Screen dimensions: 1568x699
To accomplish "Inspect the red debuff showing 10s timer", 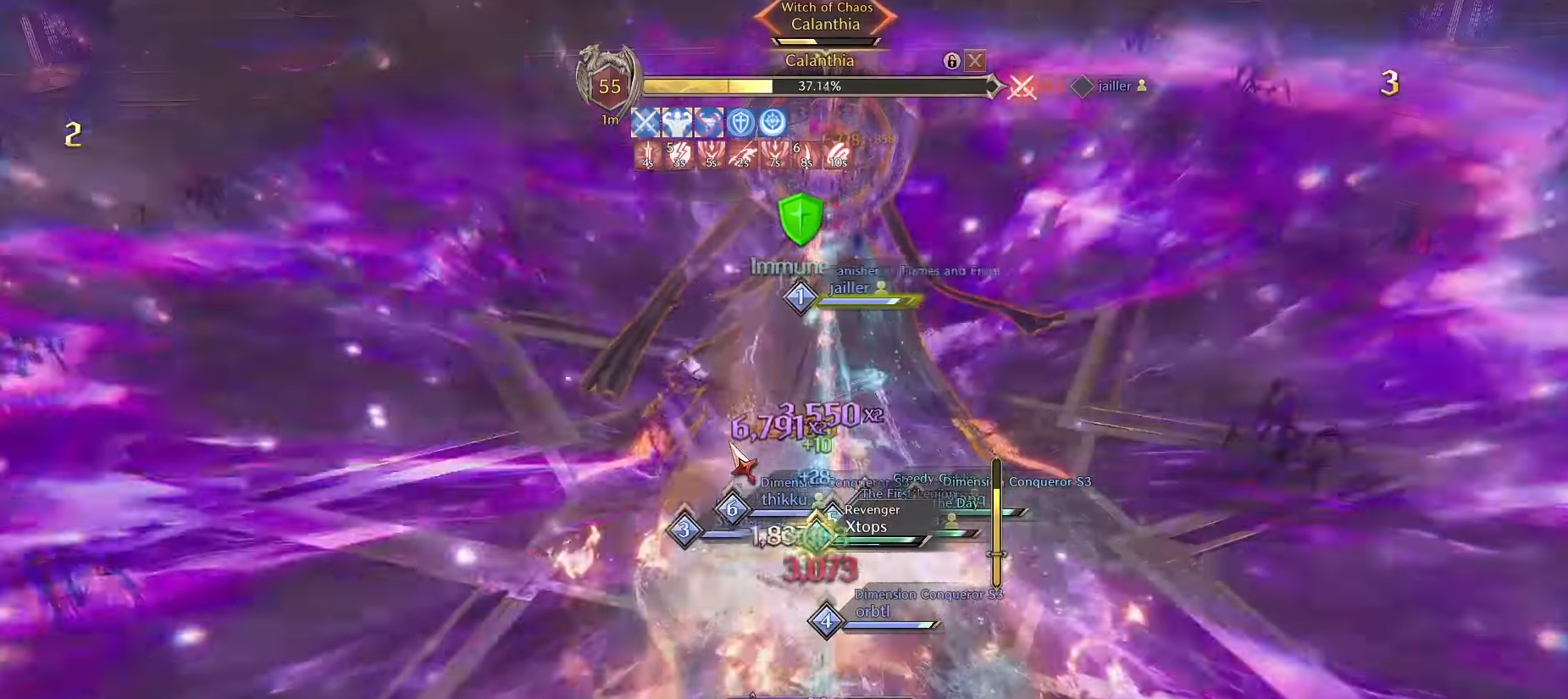I will coord(837,156).
